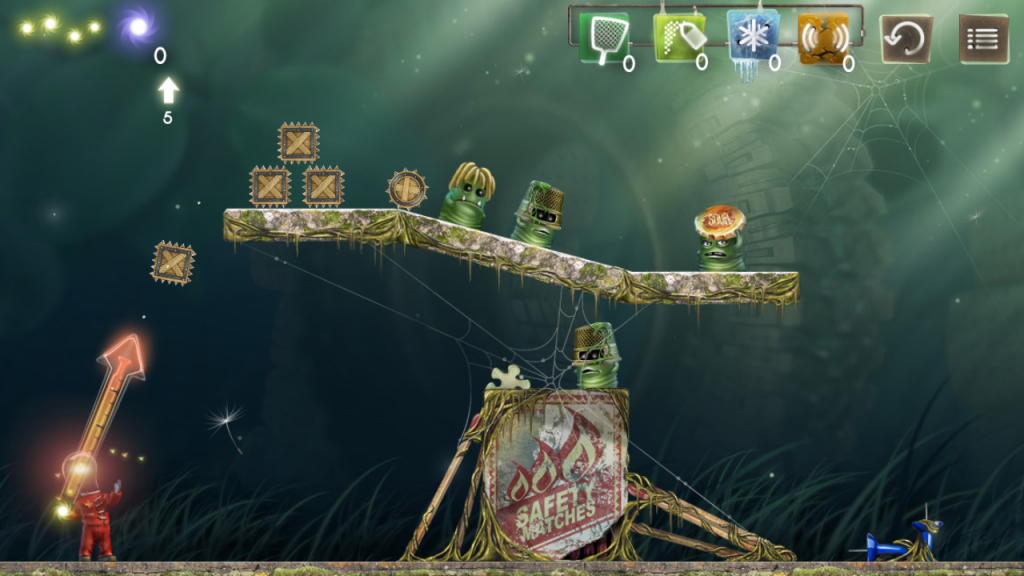Image resolution: width=1024 pixels, height=576 pixels.
Task: Trigger the orange shockwave power-up
Action: point(824,38)
